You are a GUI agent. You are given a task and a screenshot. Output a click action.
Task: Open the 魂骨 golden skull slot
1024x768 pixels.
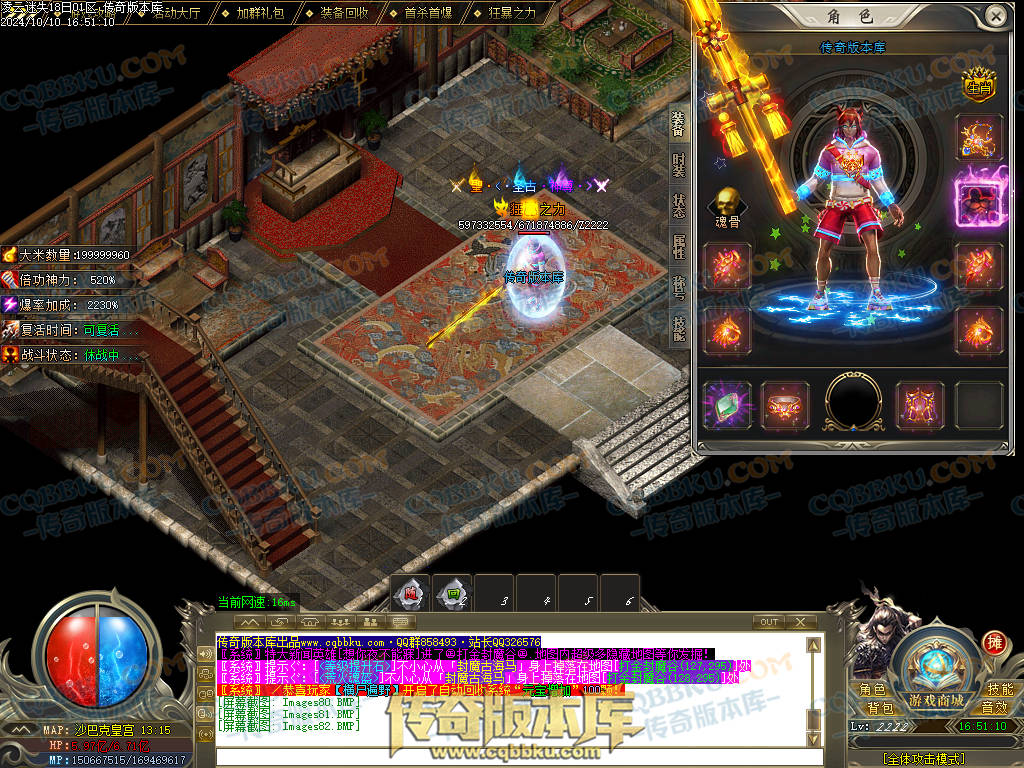[727, 203]
